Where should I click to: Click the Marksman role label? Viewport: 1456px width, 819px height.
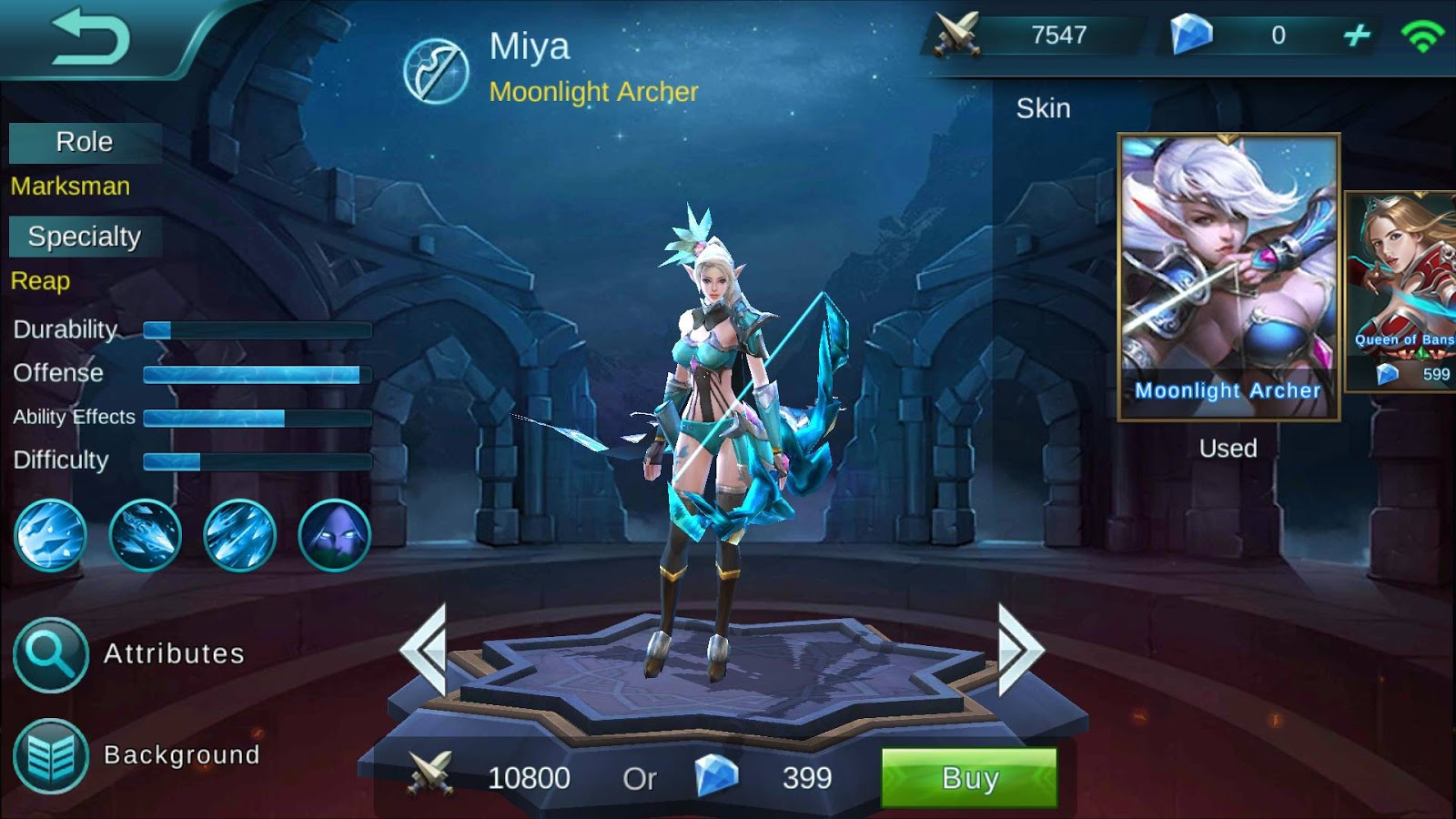pos(69,187)
